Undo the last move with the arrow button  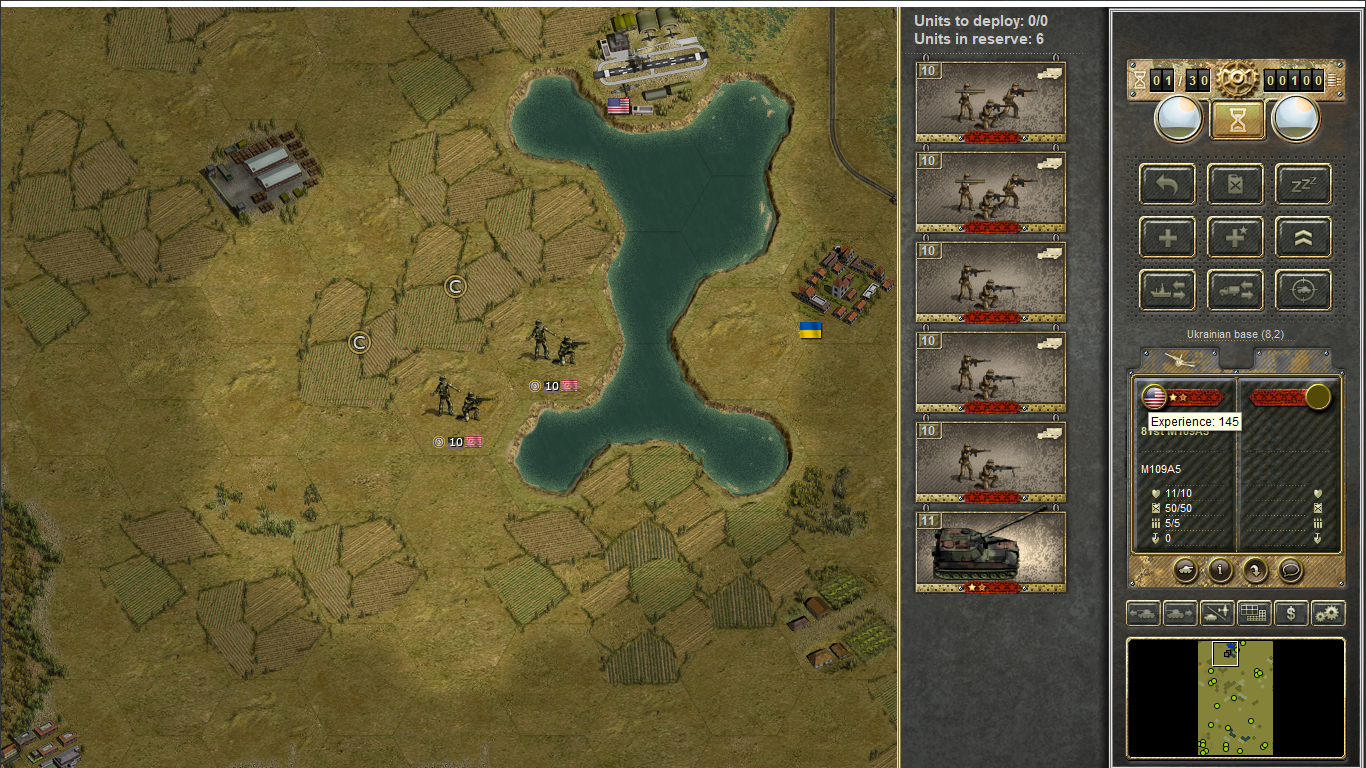(1167, 184)
